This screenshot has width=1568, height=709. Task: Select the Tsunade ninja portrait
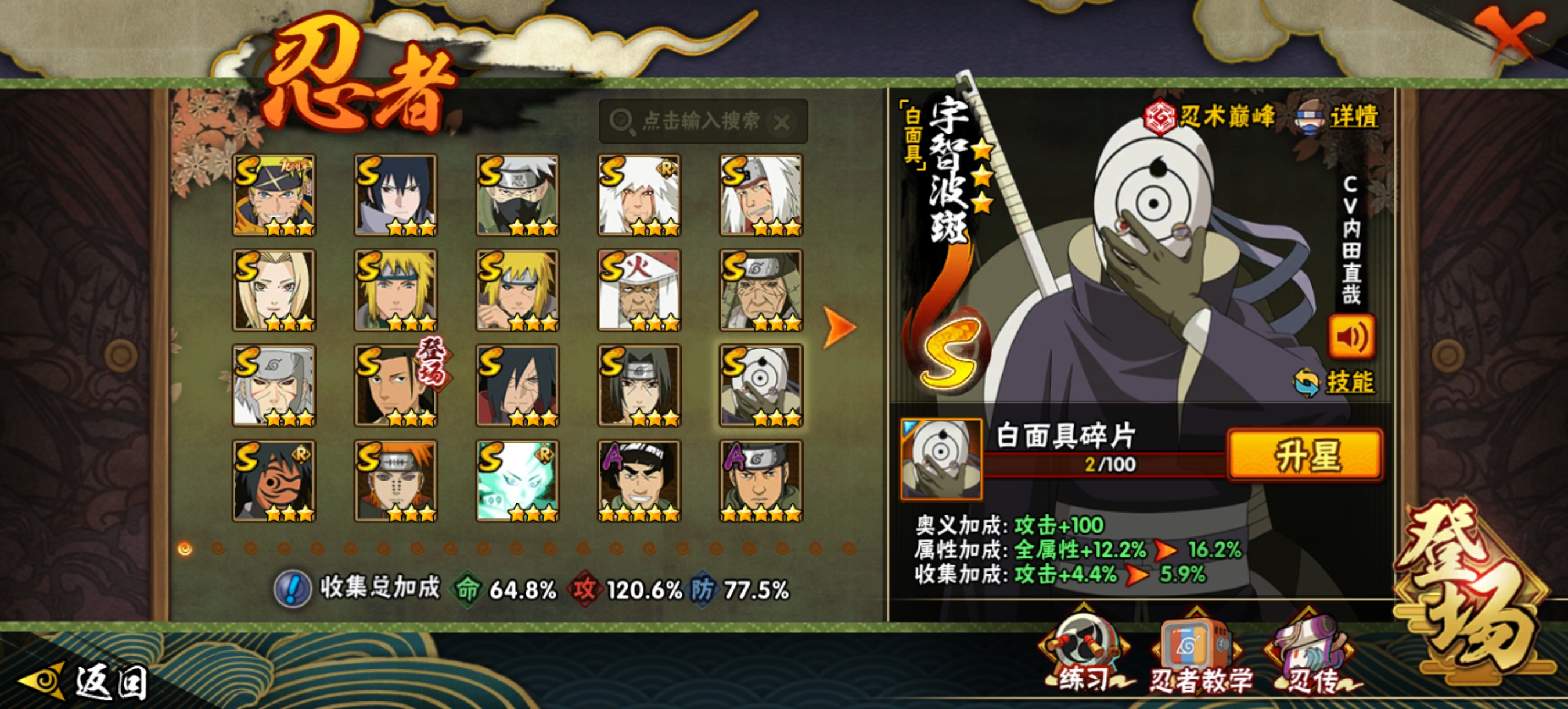click(x=274, y=290)
